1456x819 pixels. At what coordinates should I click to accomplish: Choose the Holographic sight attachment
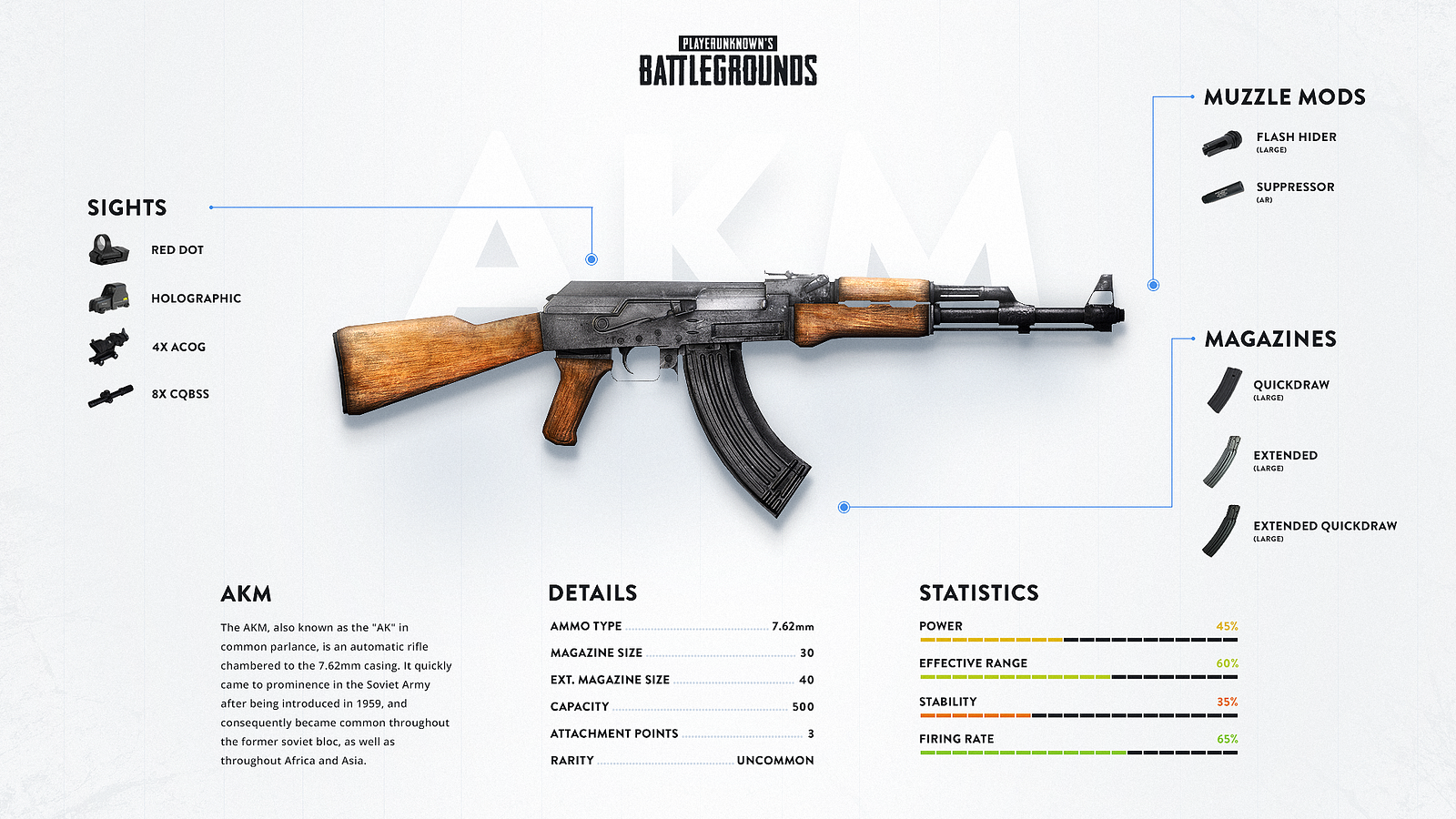click(109, 298)
